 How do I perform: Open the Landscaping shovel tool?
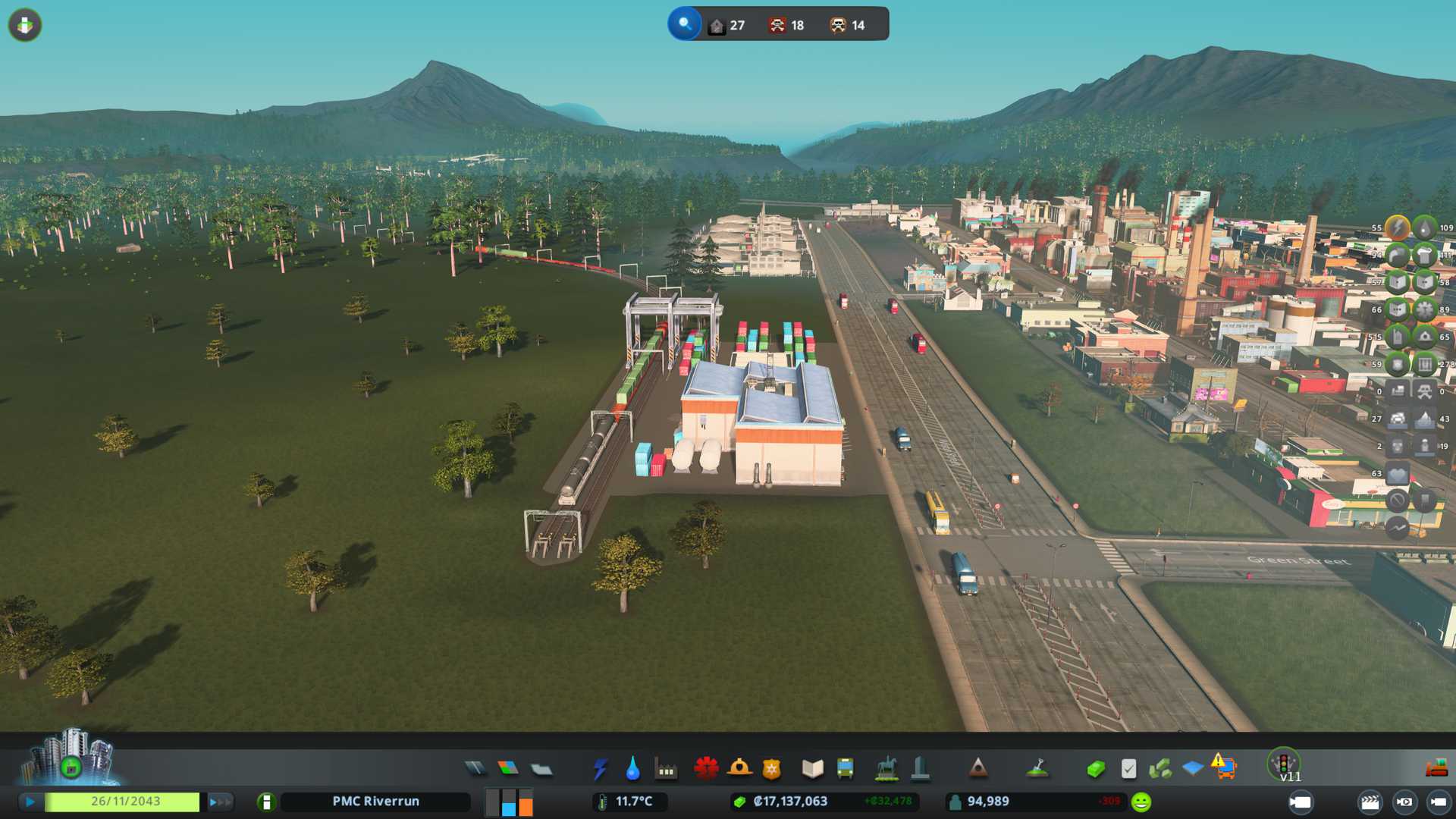click(1037, 769)
